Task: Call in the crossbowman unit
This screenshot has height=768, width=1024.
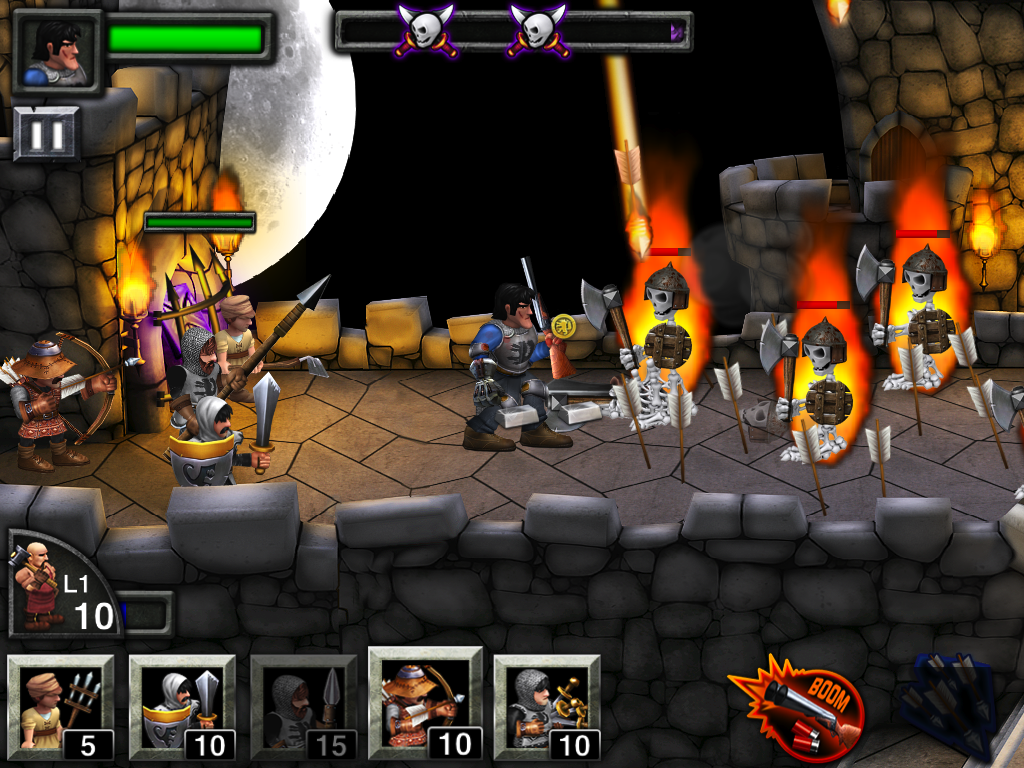Action: coord(546,707)
